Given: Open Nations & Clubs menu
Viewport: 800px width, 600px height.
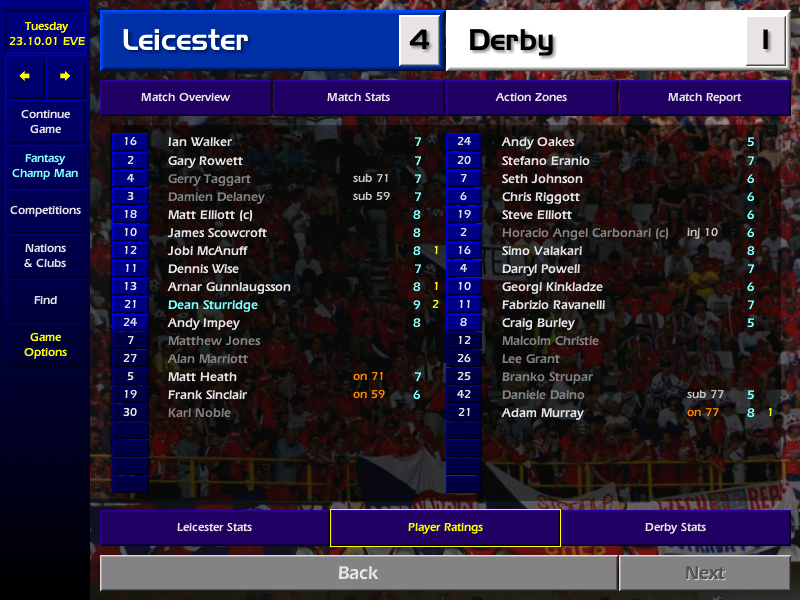Looking at the screenshot, I should point(45,256).
